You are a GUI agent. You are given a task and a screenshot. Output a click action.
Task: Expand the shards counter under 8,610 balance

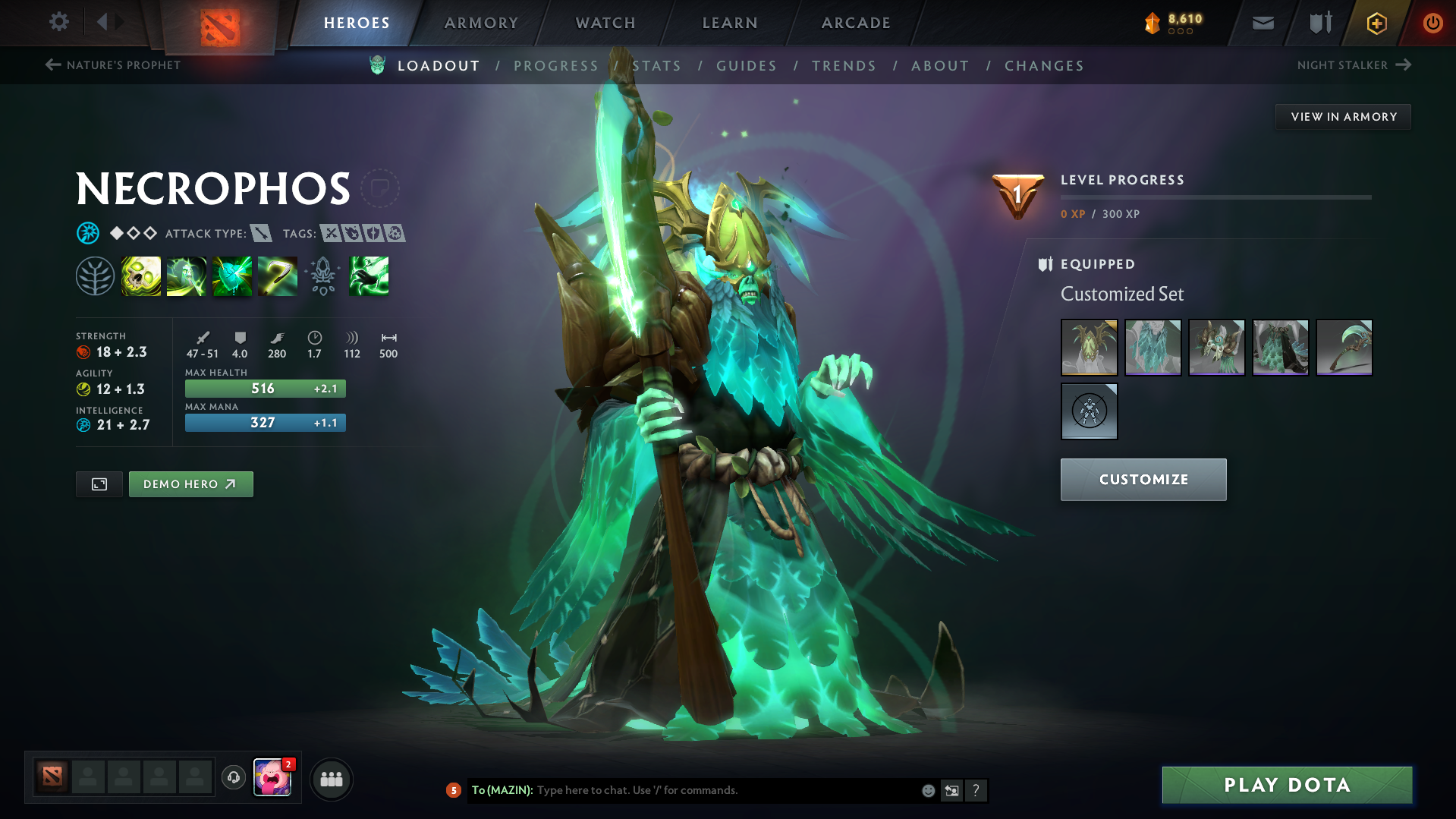point(1178,32)
